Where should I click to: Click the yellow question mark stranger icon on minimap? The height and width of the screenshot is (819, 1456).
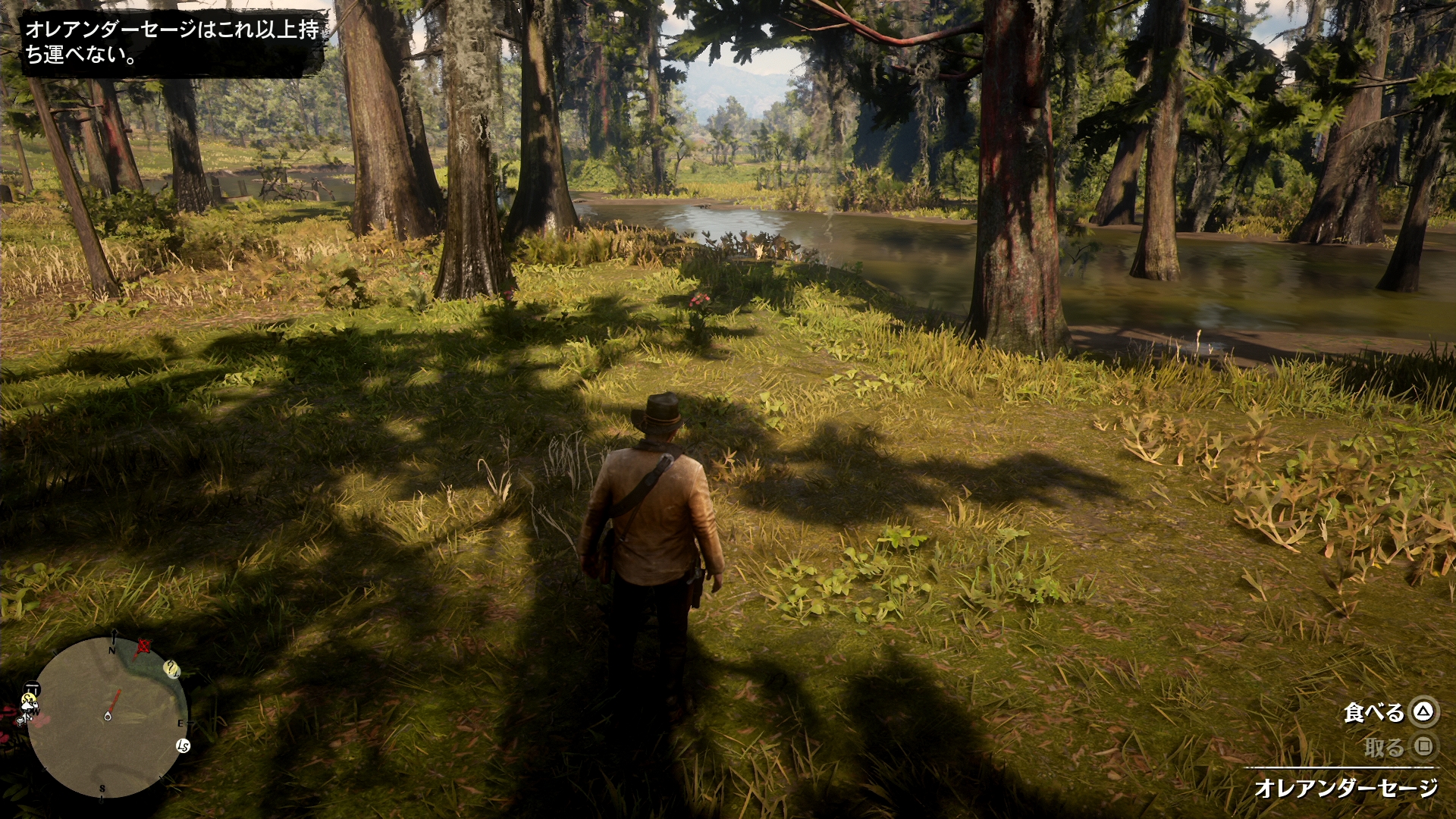click(170, 668)
